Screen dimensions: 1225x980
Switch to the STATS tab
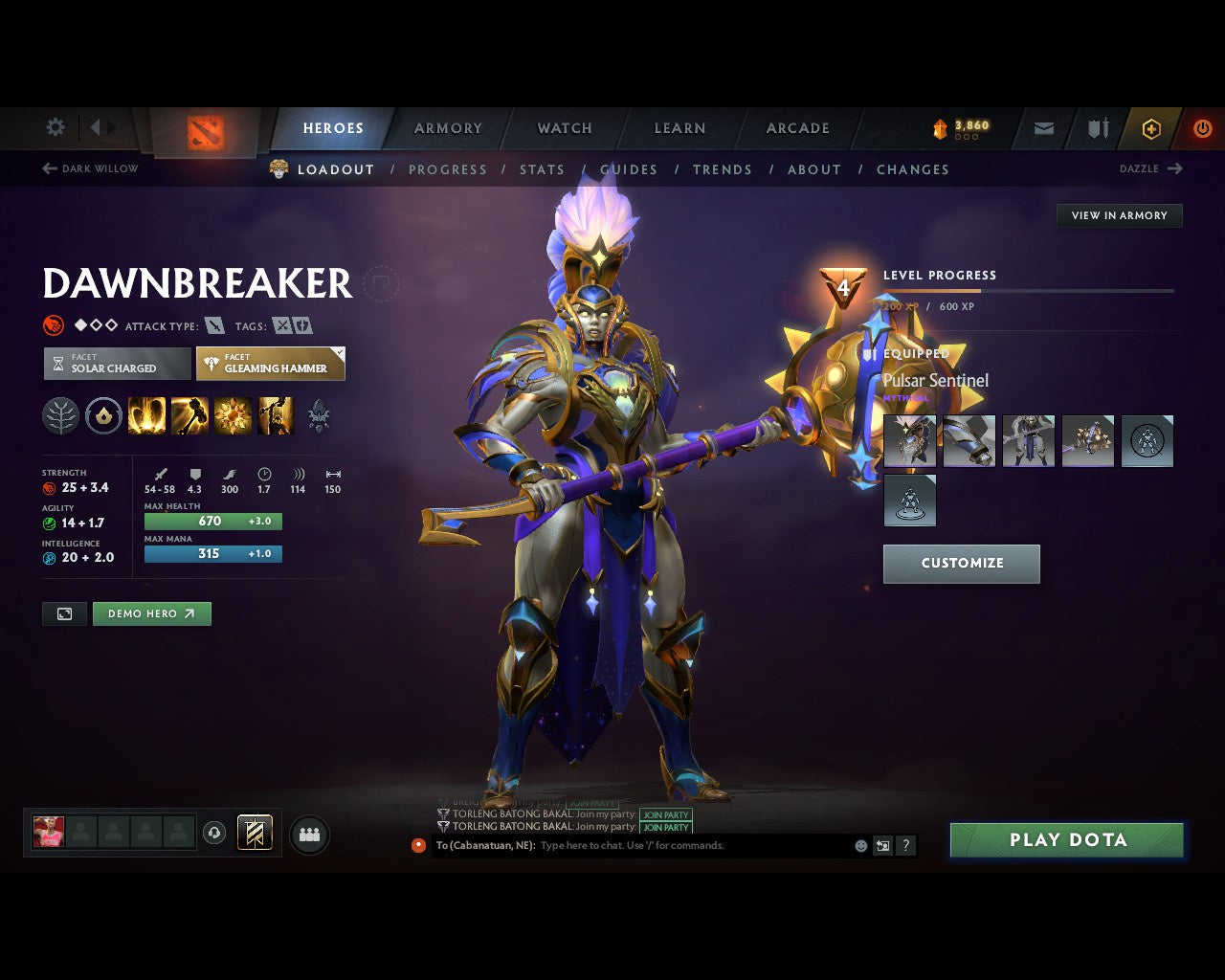(x=543, y=169)
